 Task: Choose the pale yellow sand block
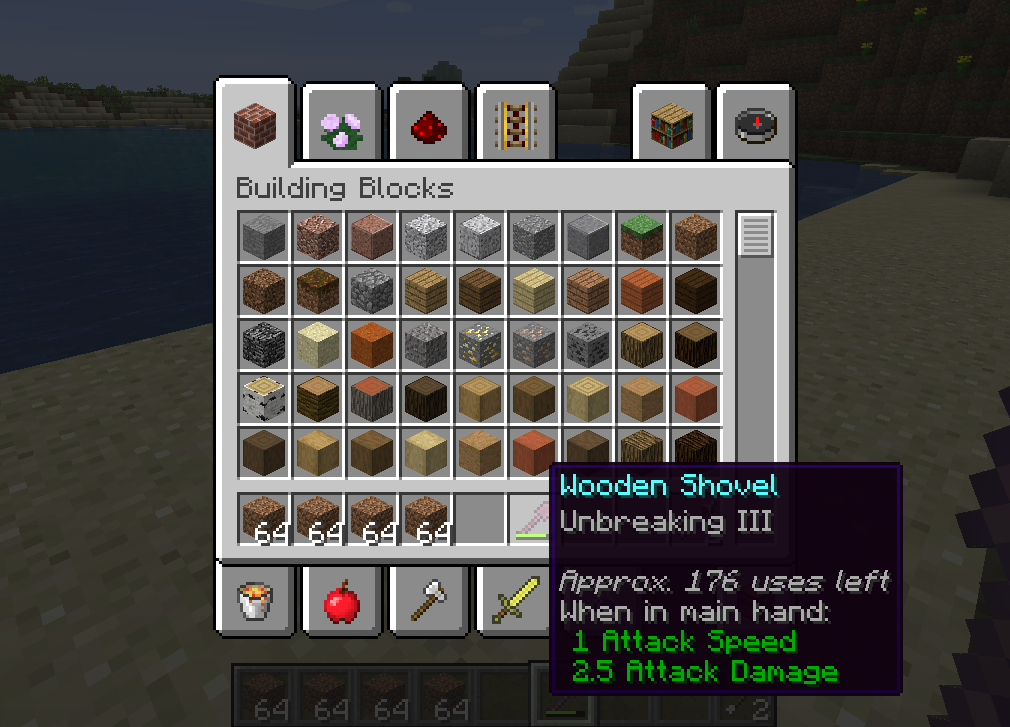pyautogui.click(x=319, y=344)
